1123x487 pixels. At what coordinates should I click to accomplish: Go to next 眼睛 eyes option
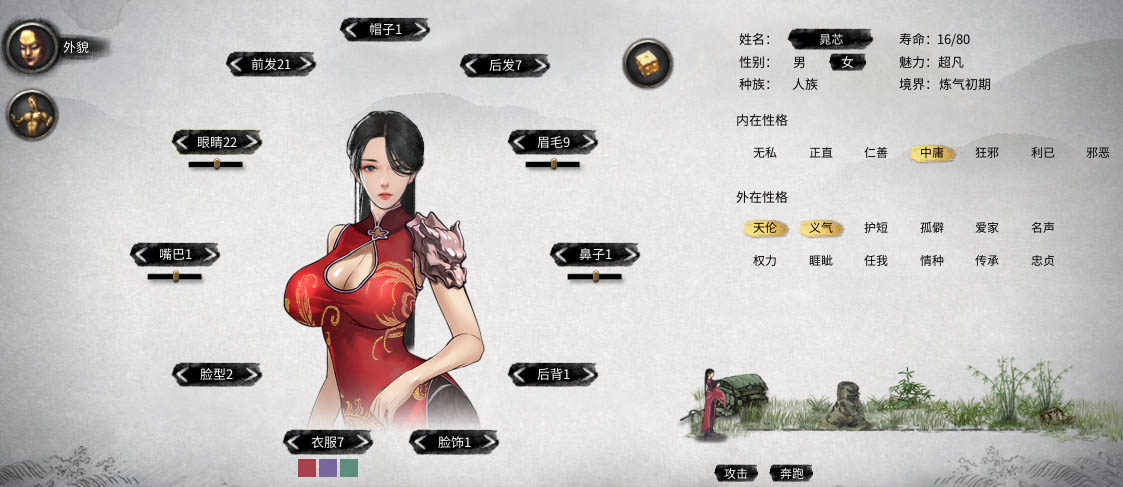[x=252, y=142]
